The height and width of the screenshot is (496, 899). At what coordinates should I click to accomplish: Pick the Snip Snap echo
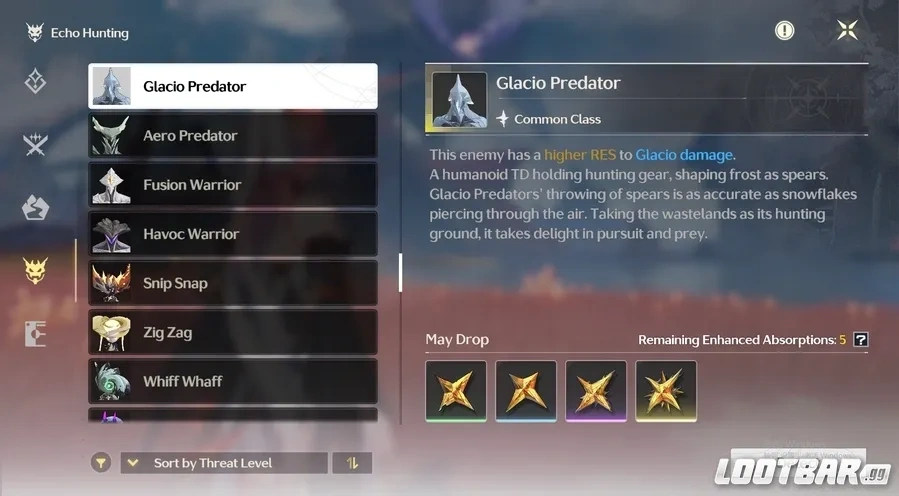pyautogui.click(x=233, y=282)
